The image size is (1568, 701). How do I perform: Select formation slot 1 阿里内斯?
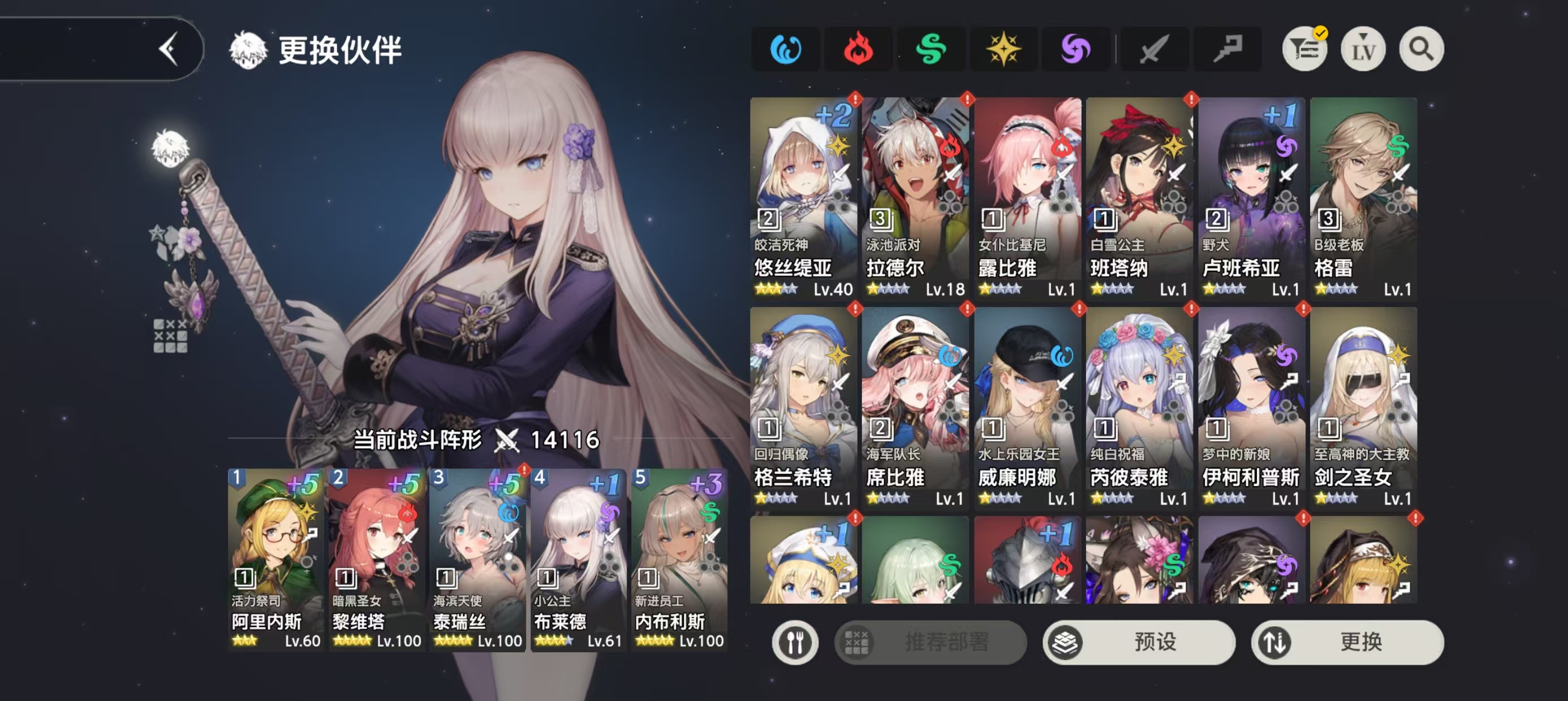click(275, 559)
